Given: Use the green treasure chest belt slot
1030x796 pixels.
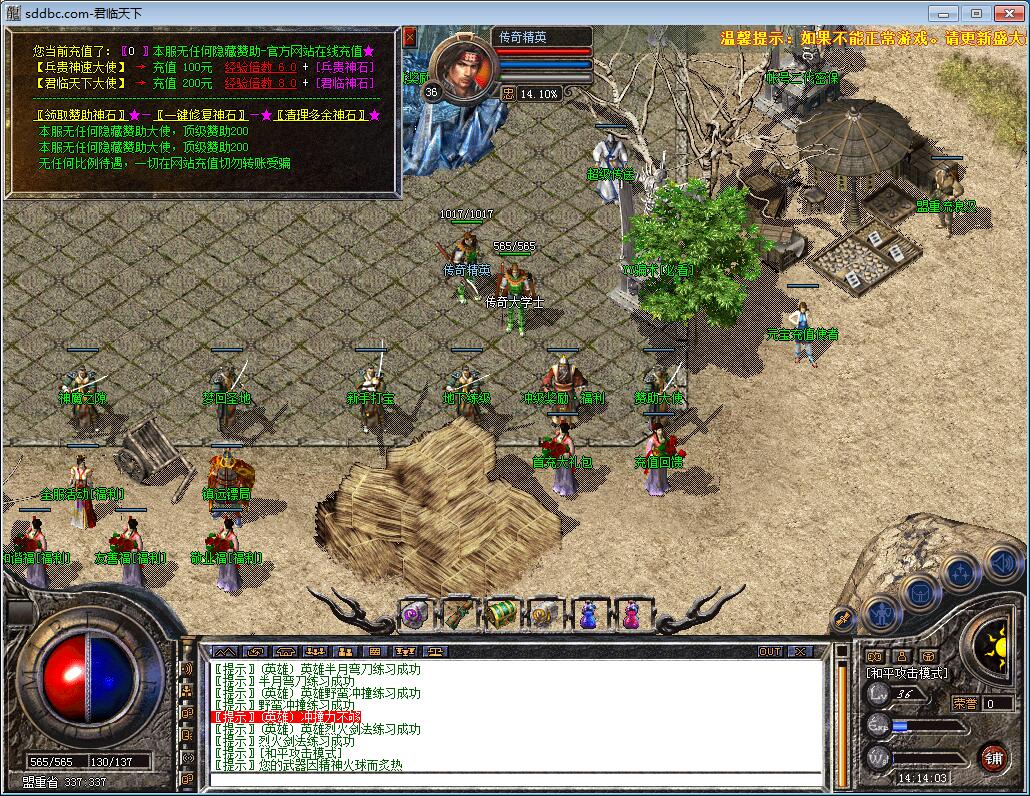Looking at the screenshot, I should tap(501, 613).
